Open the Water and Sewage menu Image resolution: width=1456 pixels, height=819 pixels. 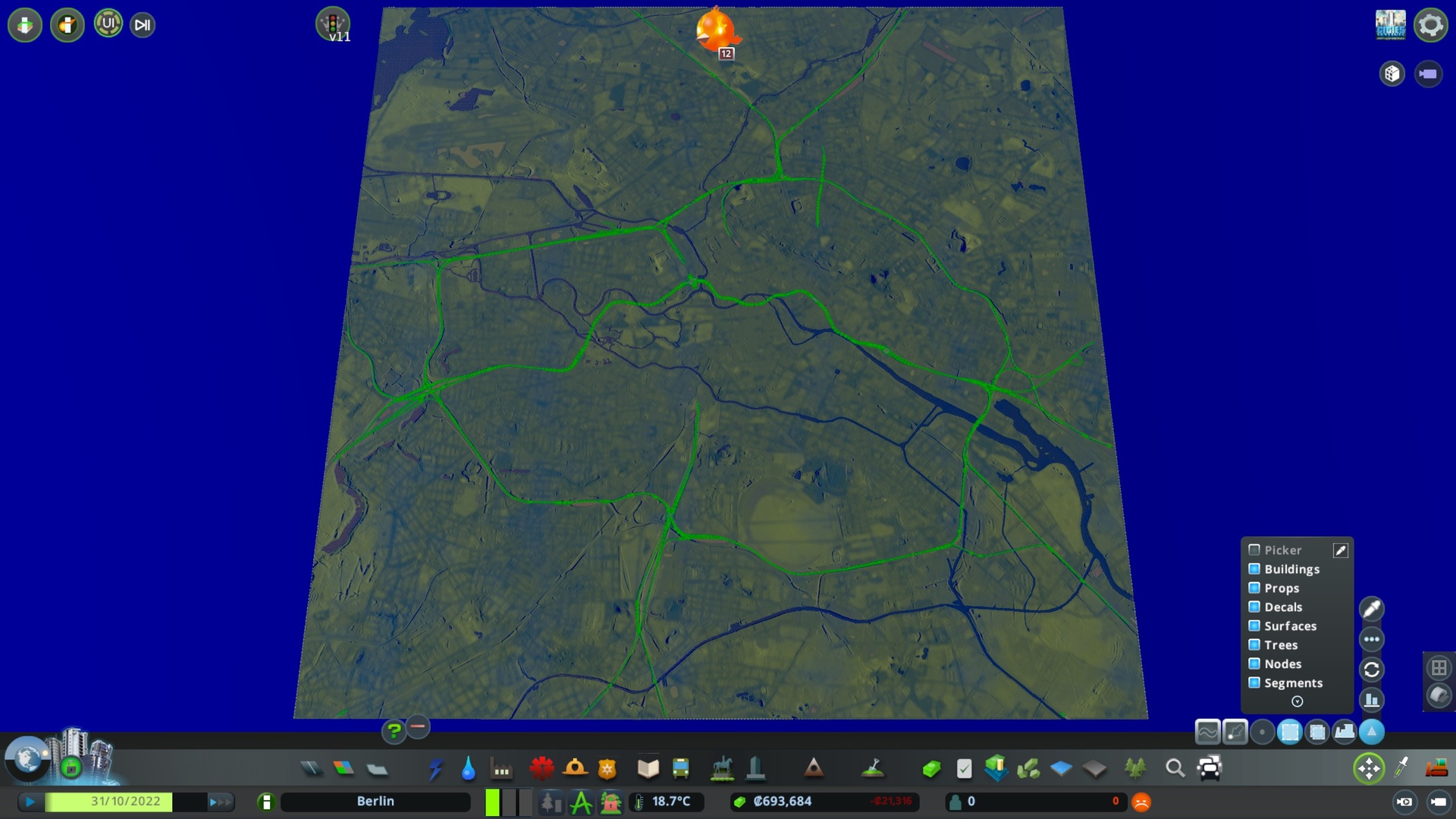pos(467,768)
